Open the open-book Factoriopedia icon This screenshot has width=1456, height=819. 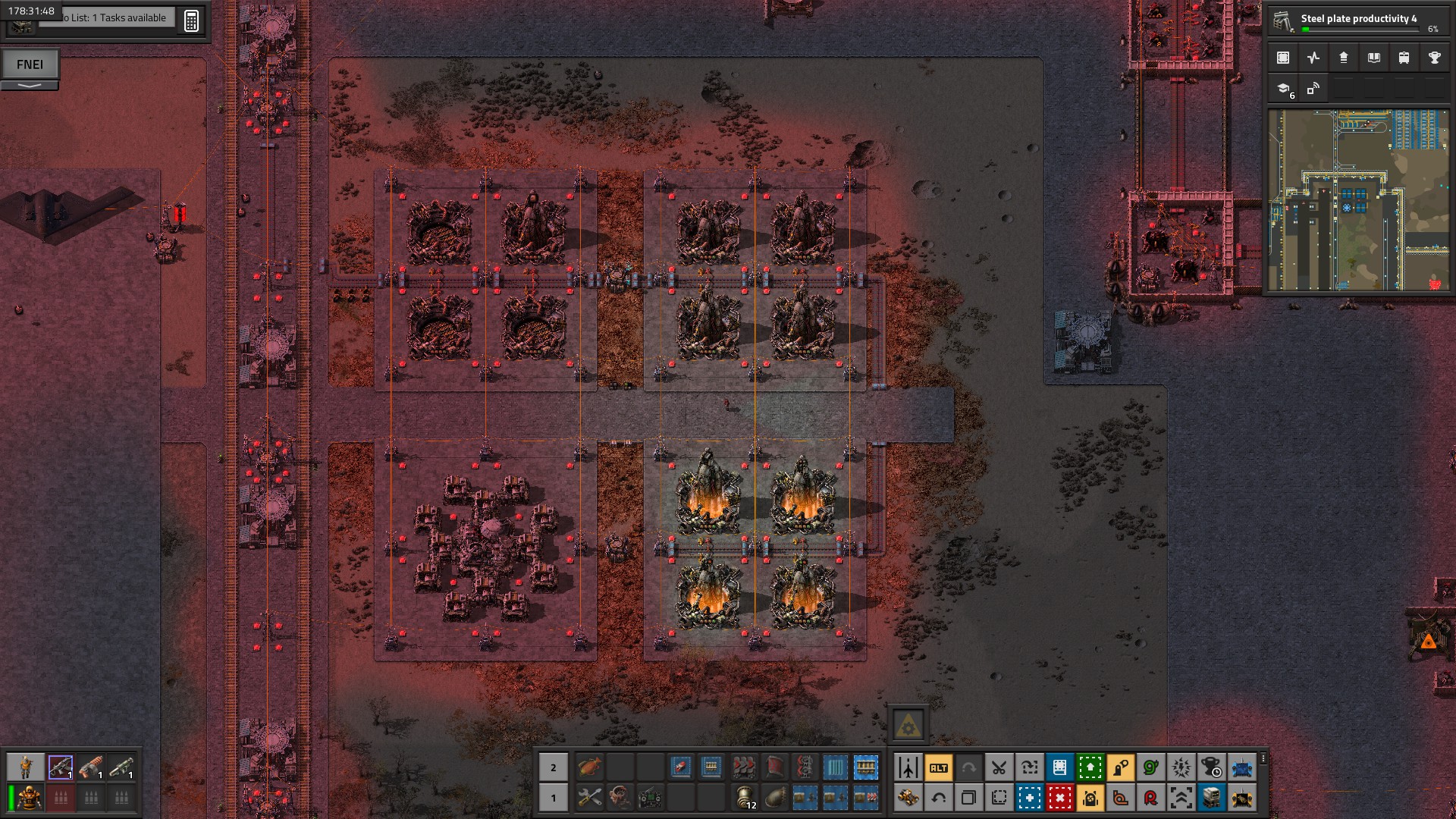click(1374, 58)
